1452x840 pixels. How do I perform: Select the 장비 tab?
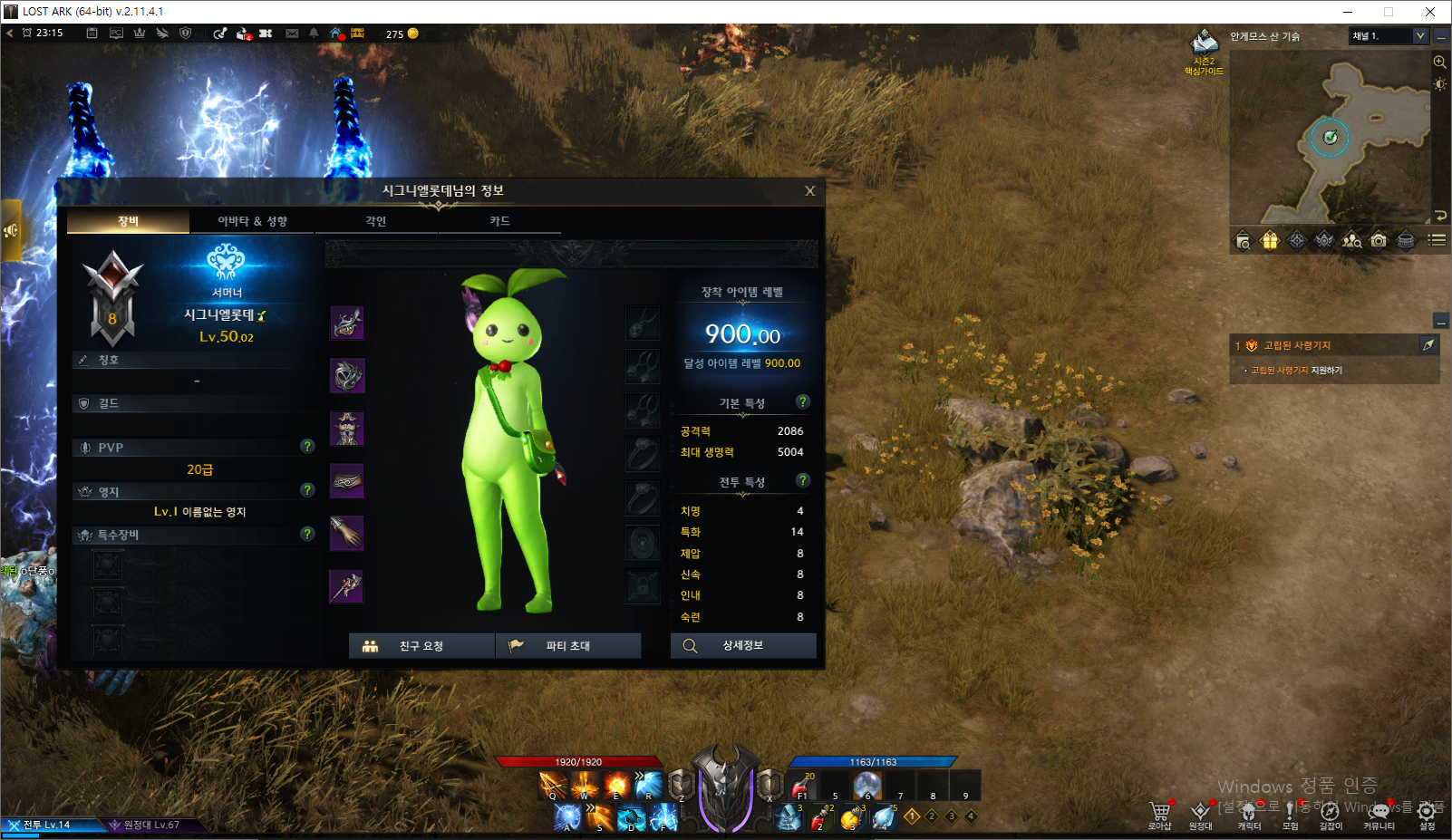tap(128, 221)
